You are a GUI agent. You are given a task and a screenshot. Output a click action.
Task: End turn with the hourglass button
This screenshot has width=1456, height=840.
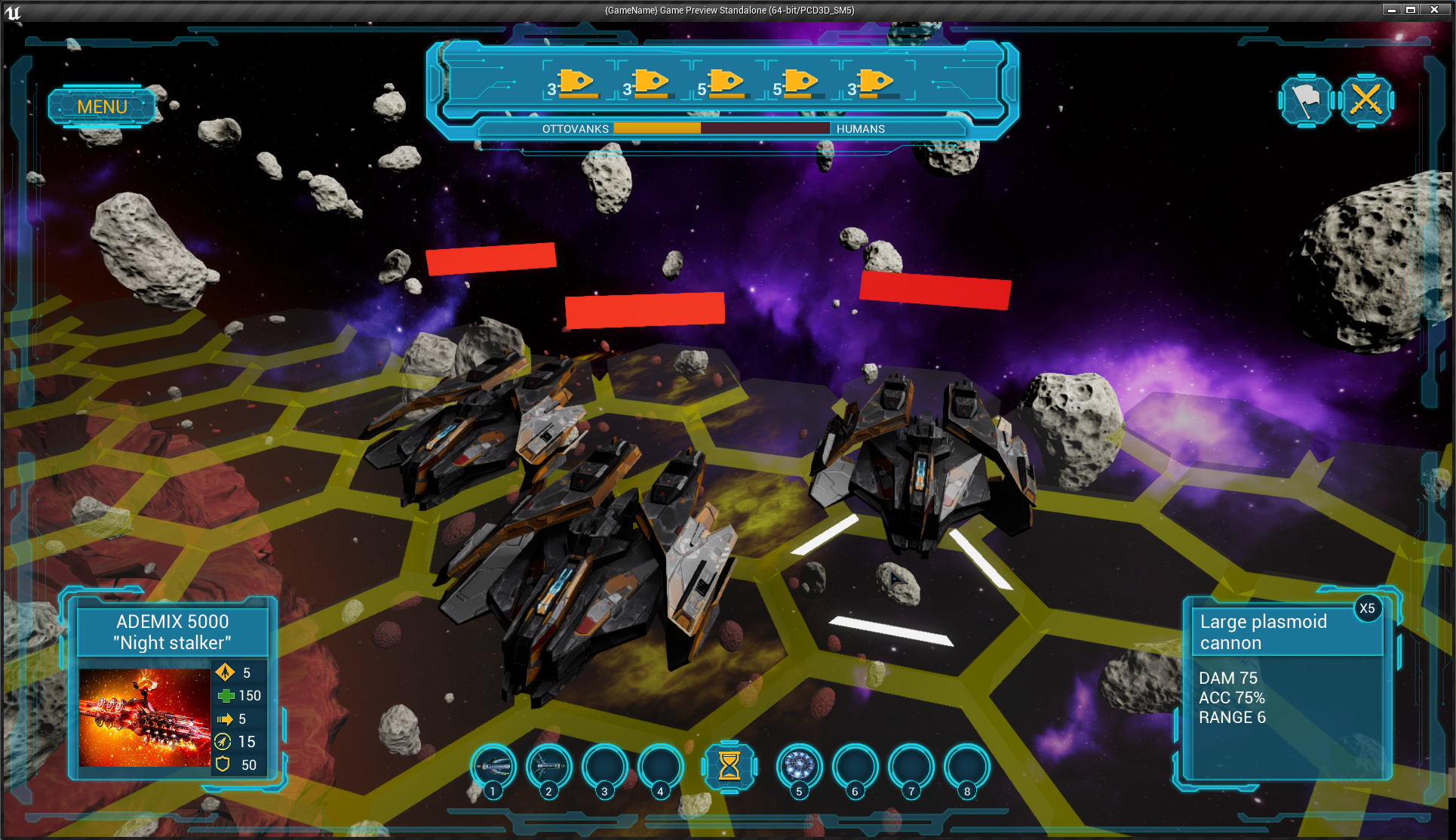[x=729, y=766]
